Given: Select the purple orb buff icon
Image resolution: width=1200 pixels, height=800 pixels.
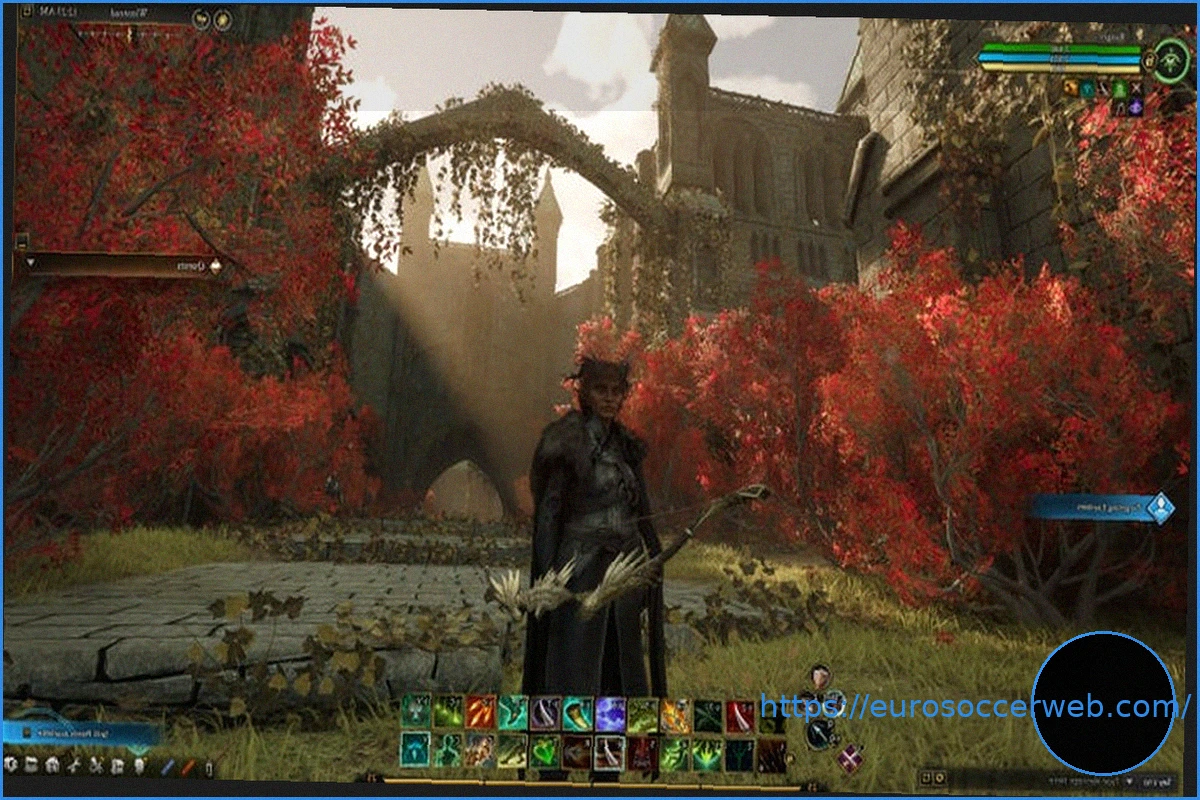Looking at the screenshot, I should pos(1135,107).
